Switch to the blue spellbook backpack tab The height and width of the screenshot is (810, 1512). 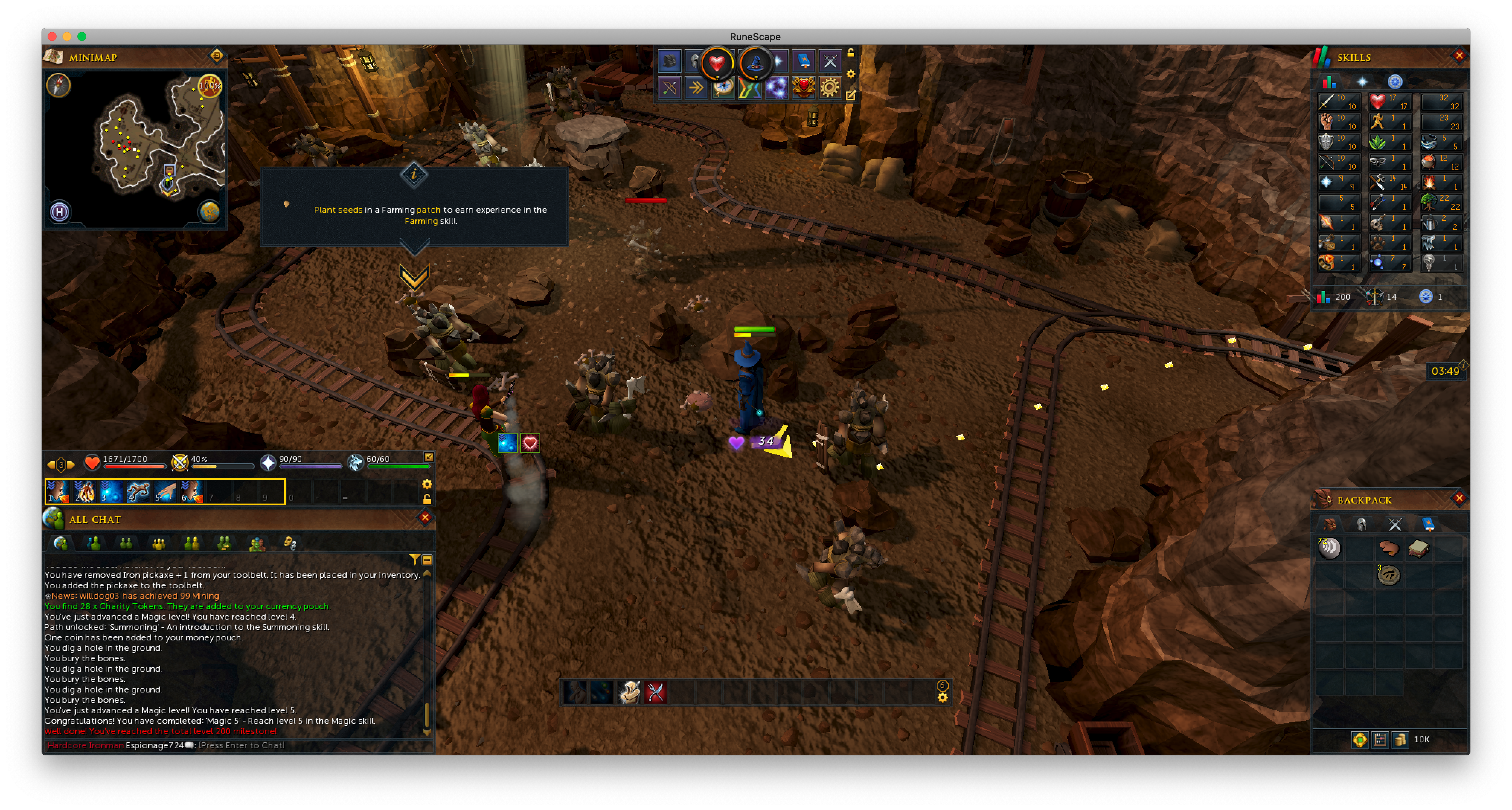point(1428,524)
